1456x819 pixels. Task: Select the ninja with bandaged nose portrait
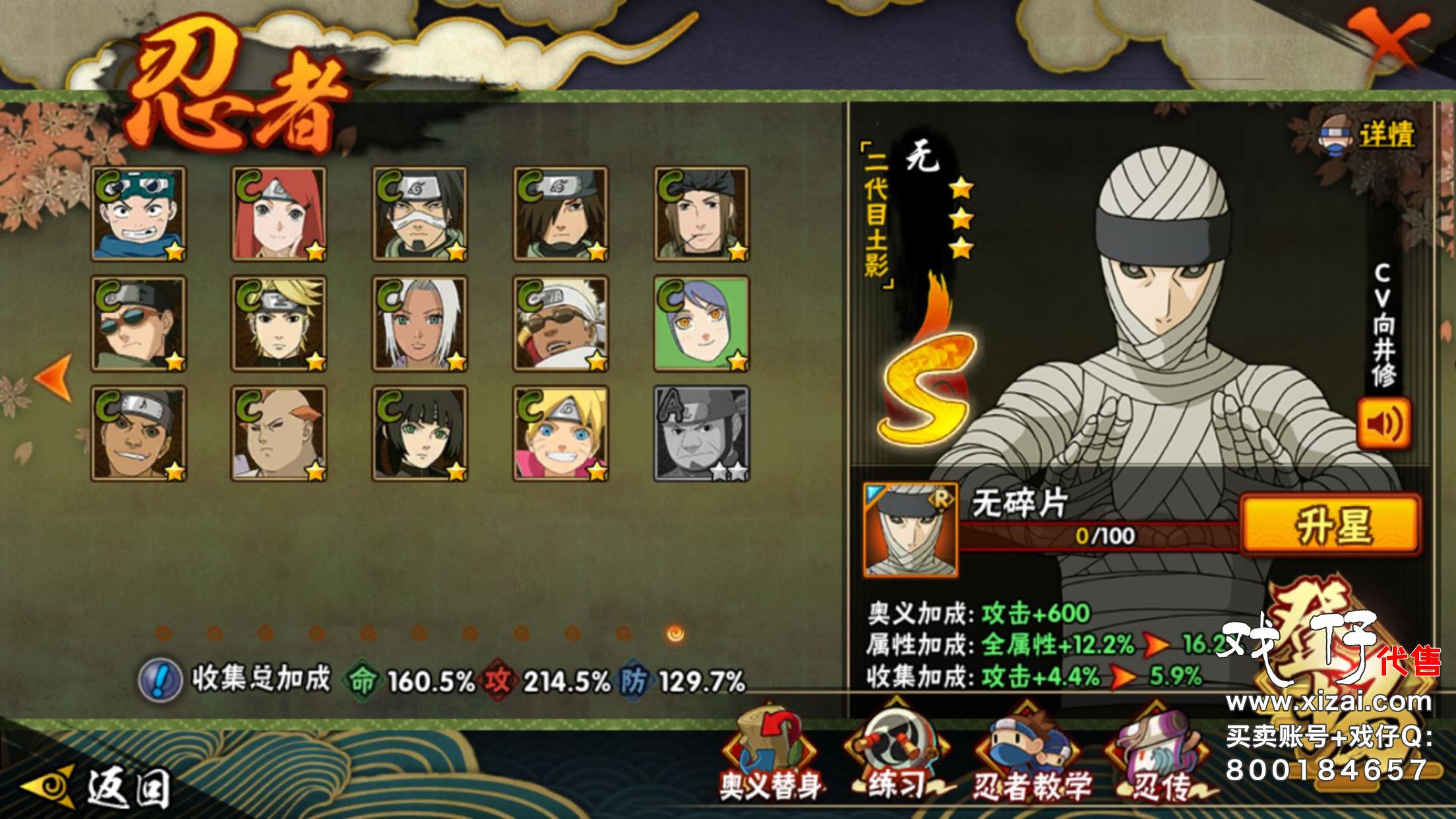coord(419,214)
